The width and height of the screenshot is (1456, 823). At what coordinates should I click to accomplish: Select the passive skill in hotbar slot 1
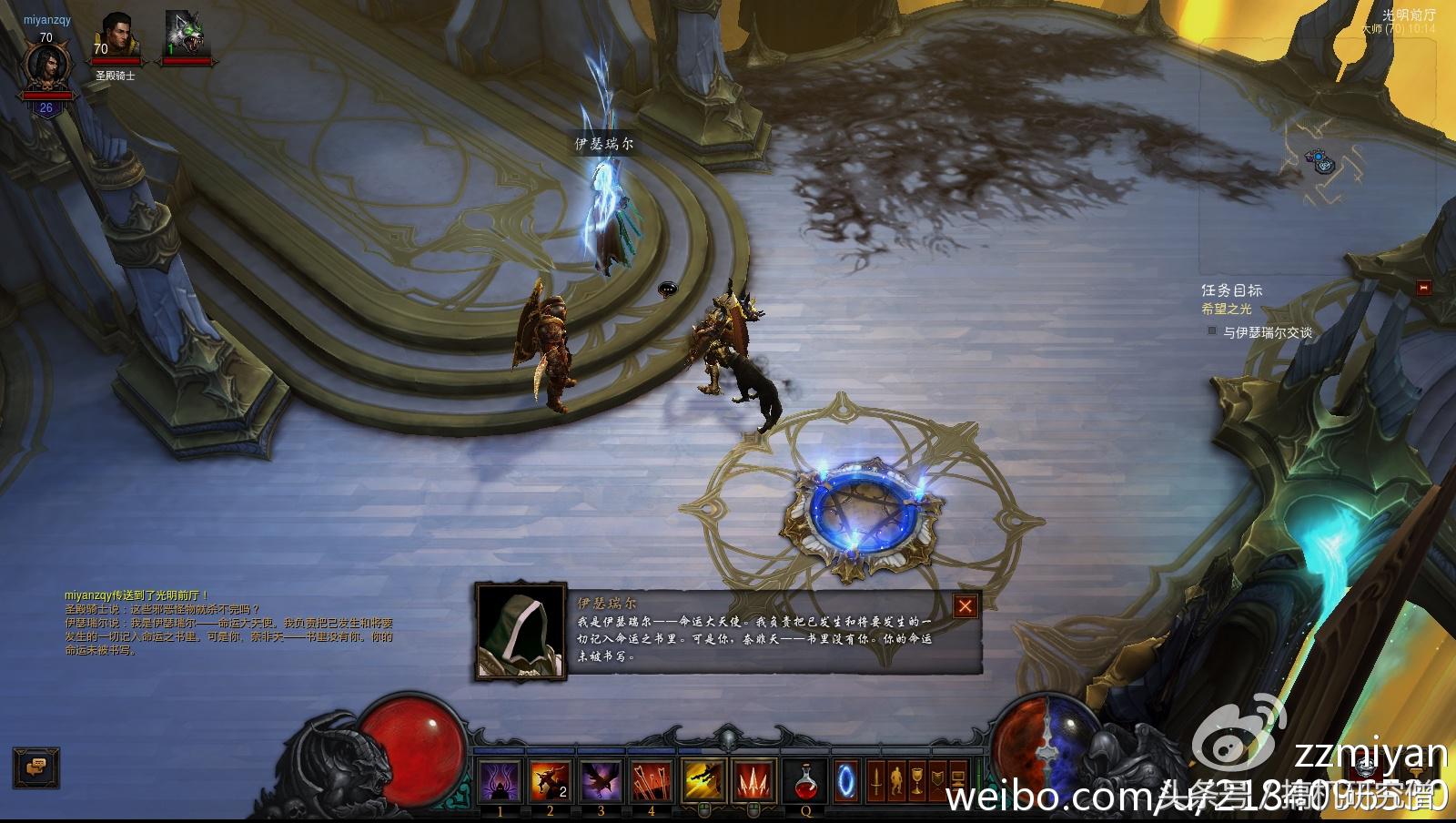coord(500,779)
